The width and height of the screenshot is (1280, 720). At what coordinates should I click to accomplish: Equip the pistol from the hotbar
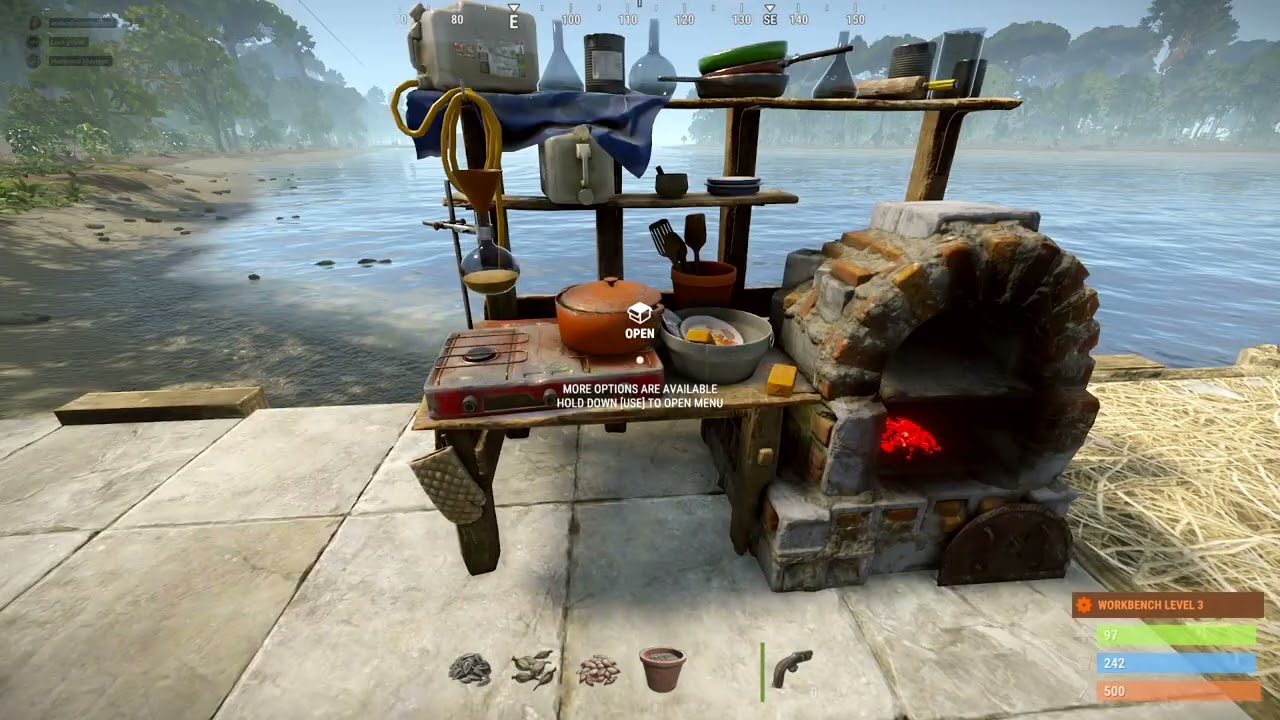pyautogui.click(x=792, y=668)
